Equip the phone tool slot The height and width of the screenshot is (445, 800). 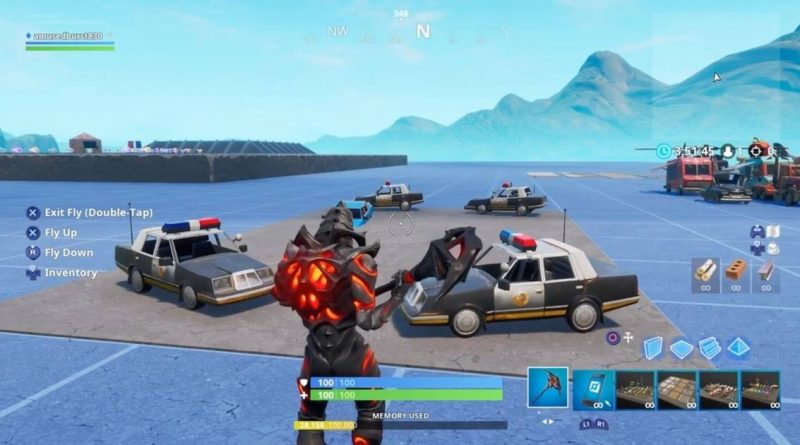[594, 390]
